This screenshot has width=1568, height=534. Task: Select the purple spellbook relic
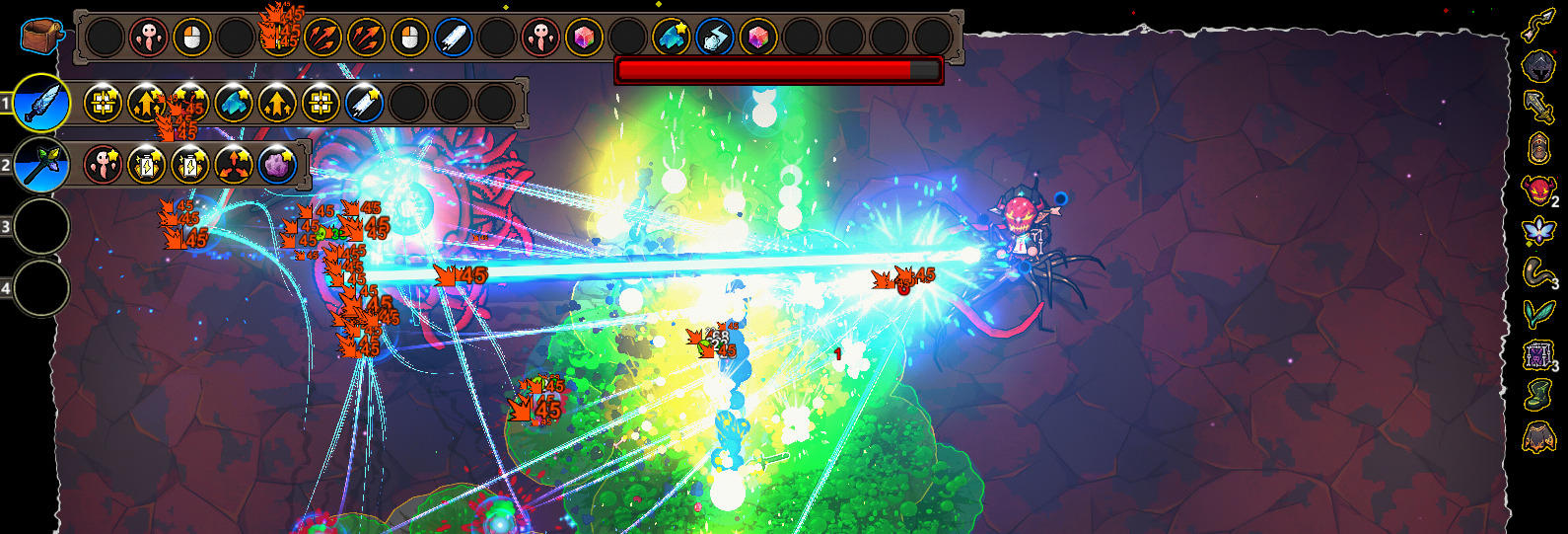point(1538,354)
